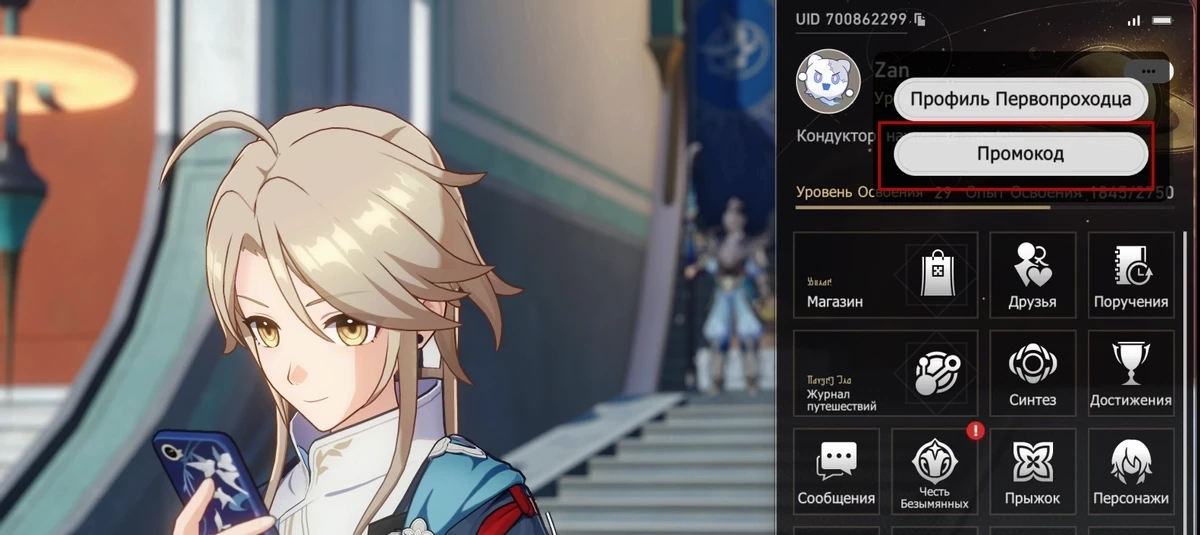Open the Магазин shop tile
The image size is (1200, 535).
885,275
